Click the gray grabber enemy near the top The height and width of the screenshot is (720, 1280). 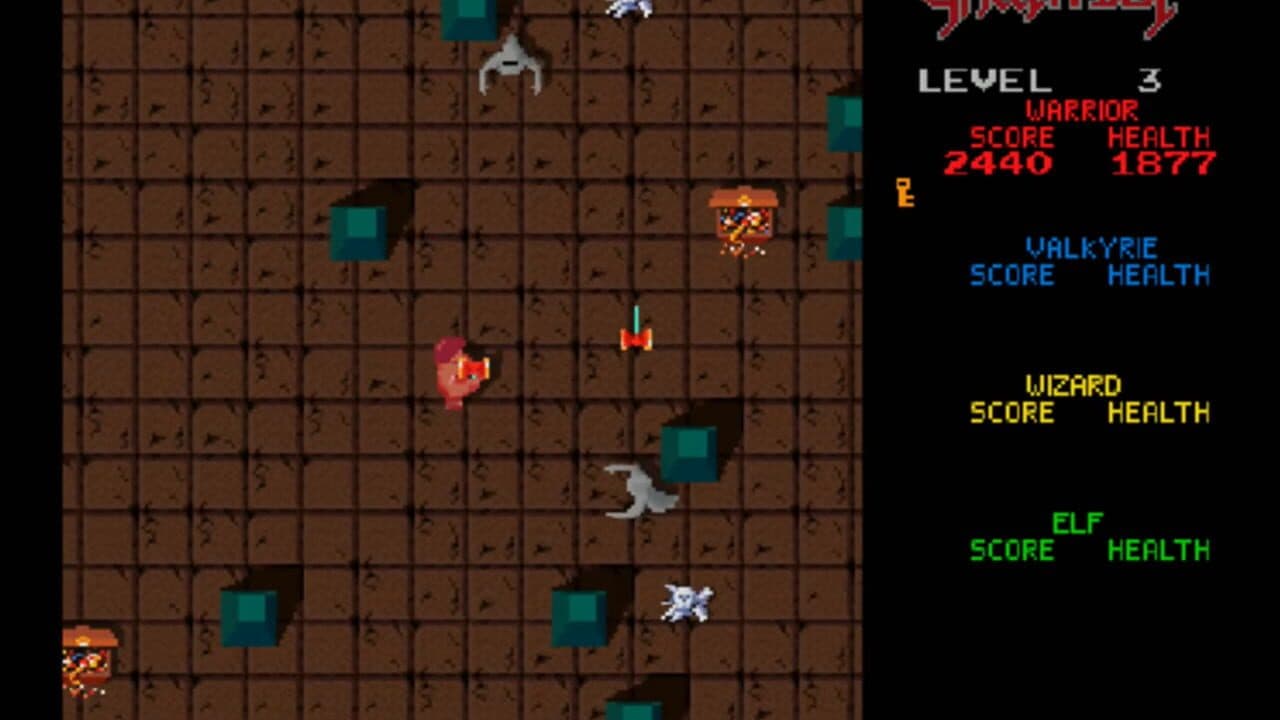[x=512, y=65]
